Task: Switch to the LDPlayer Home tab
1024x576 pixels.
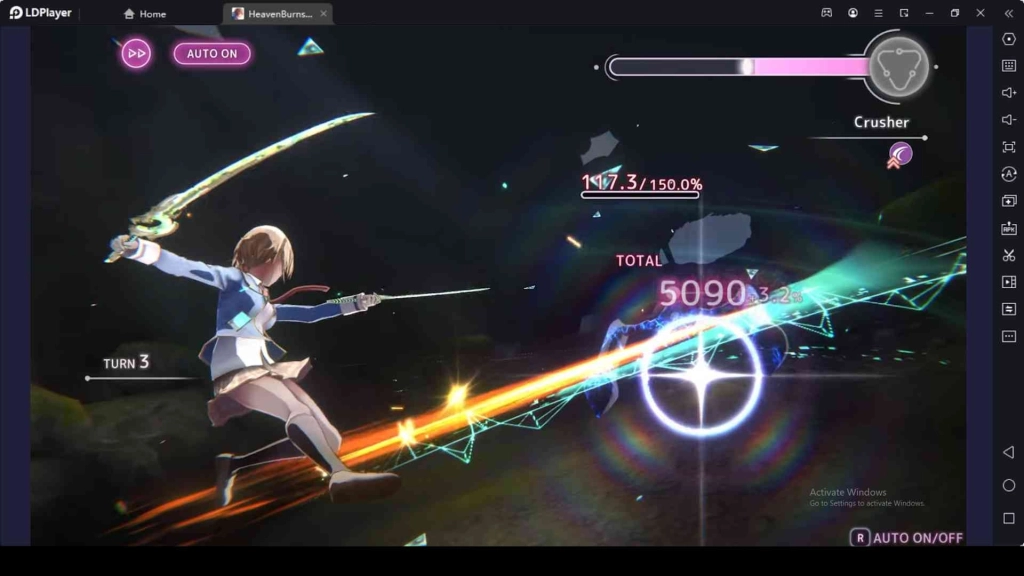Action: [145, 14]
